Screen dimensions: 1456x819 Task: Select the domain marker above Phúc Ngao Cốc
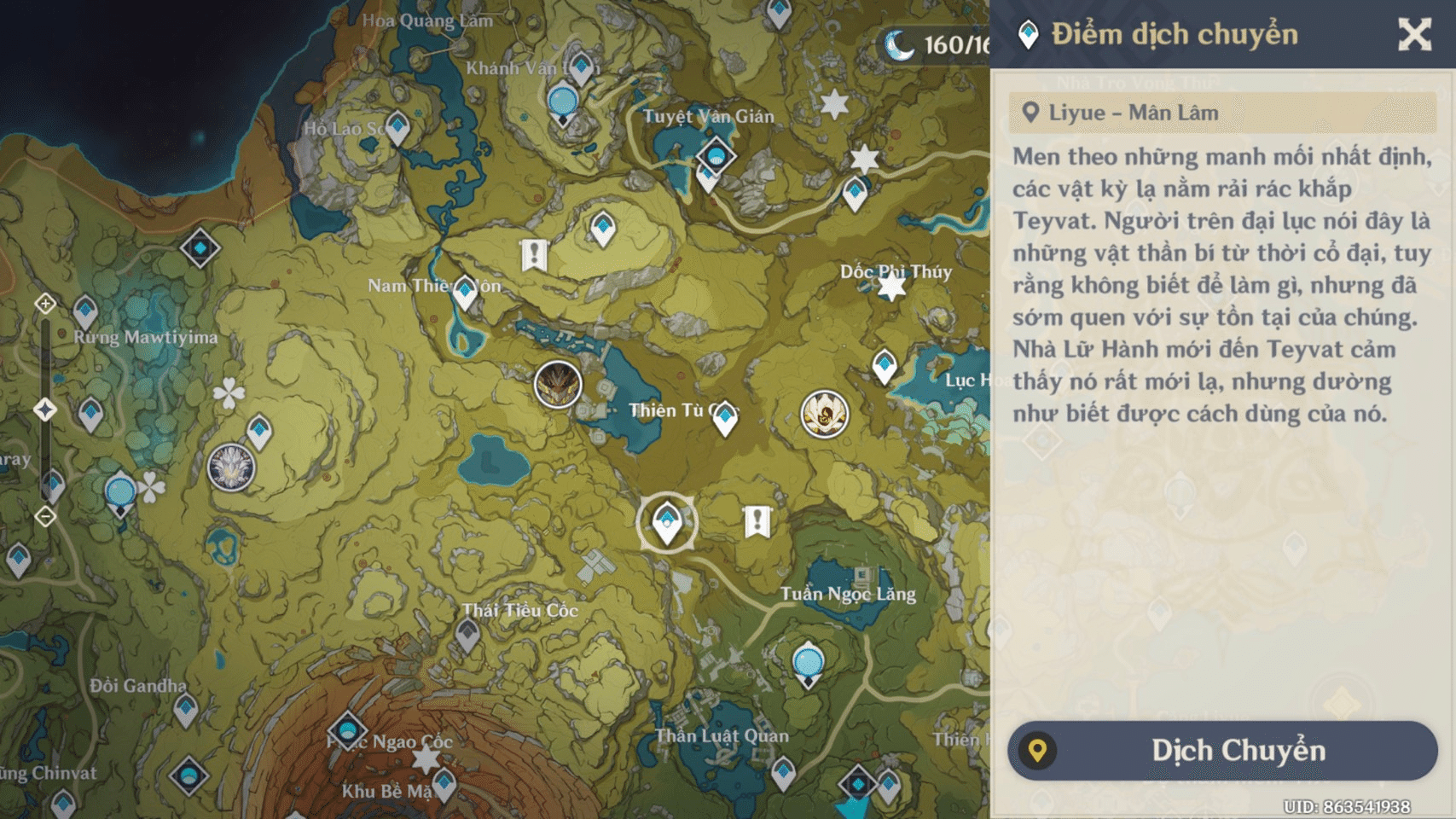[347, 730]
